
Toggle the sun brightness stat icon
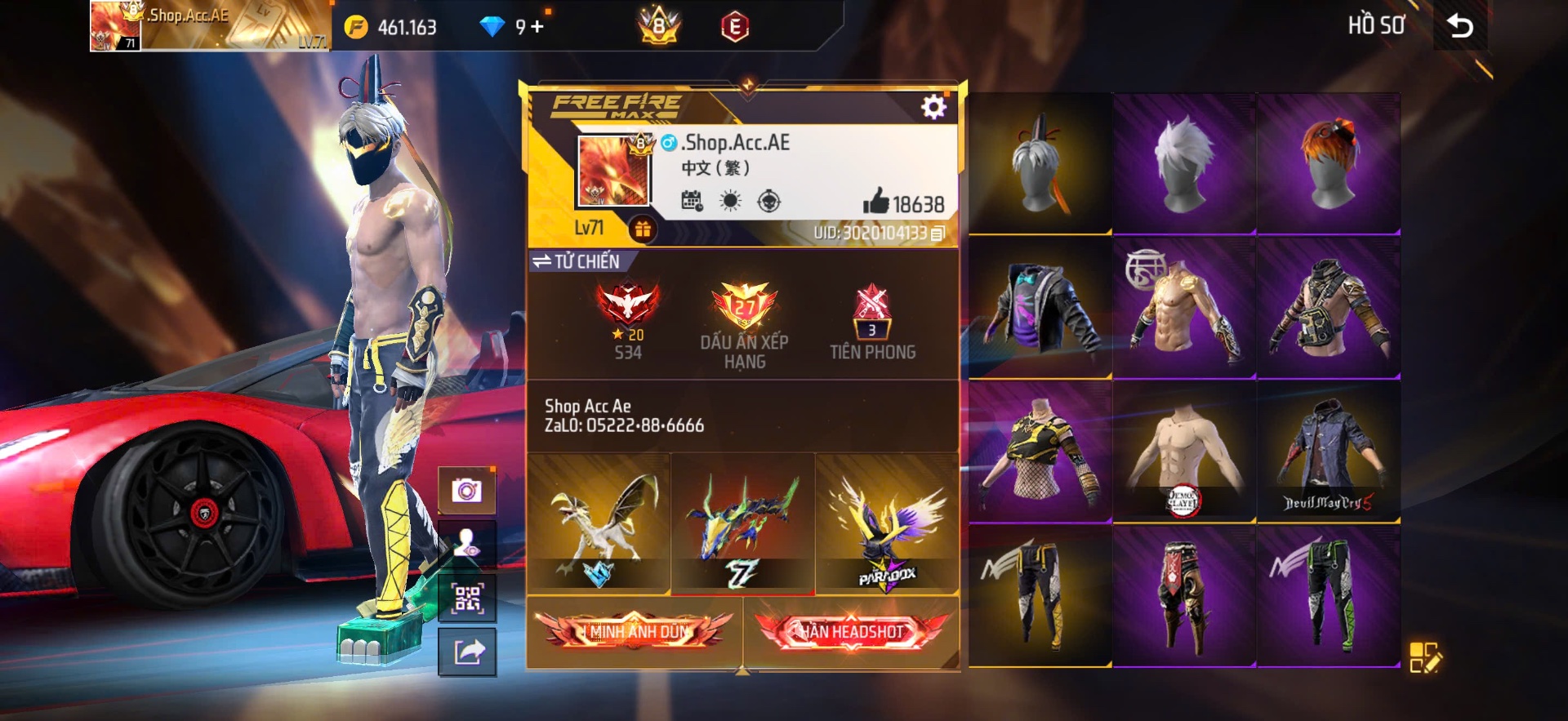[731, 200]
